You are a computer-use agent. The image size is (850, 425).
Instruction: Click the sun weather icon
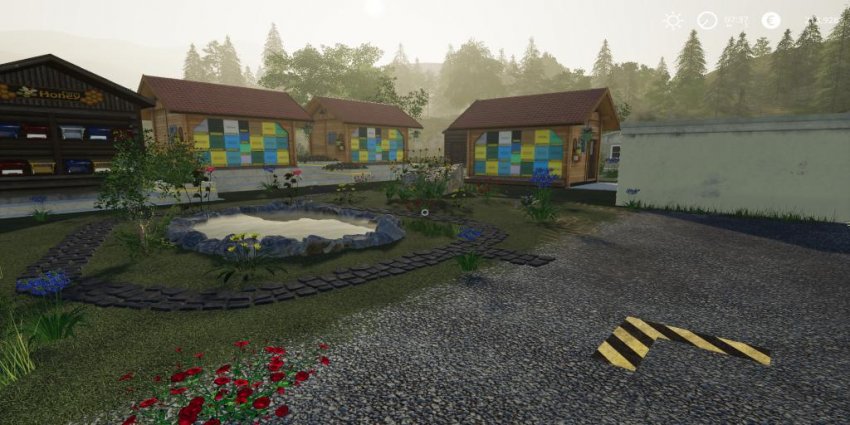coord(673,20)
